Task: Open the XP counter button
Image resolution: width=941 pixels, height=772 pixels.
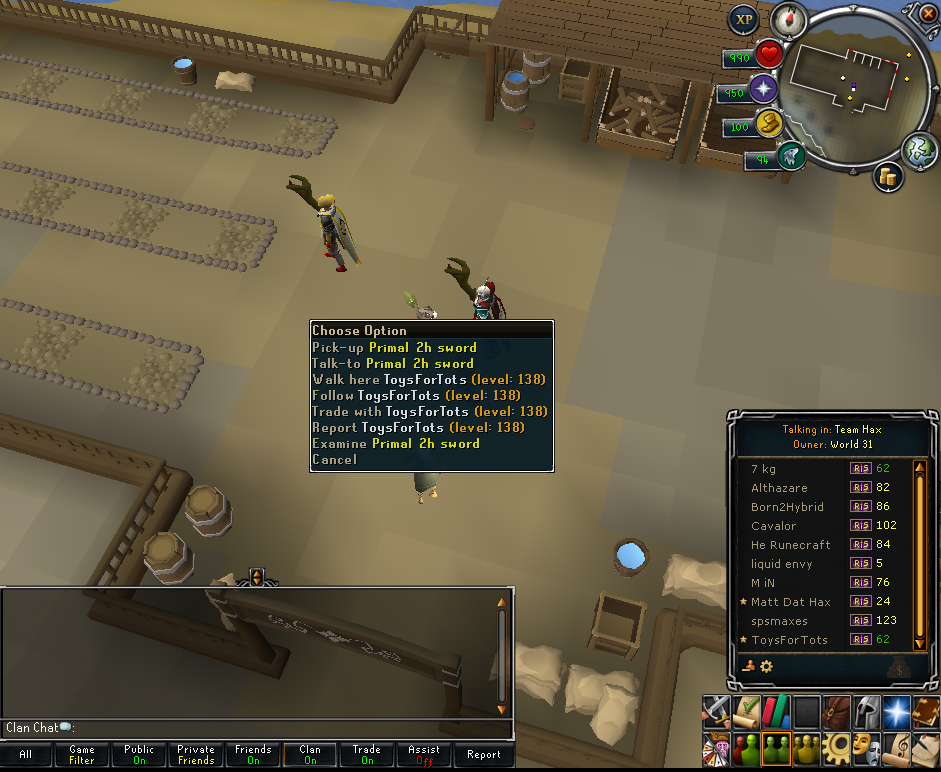Action: (x=744, y=19)
